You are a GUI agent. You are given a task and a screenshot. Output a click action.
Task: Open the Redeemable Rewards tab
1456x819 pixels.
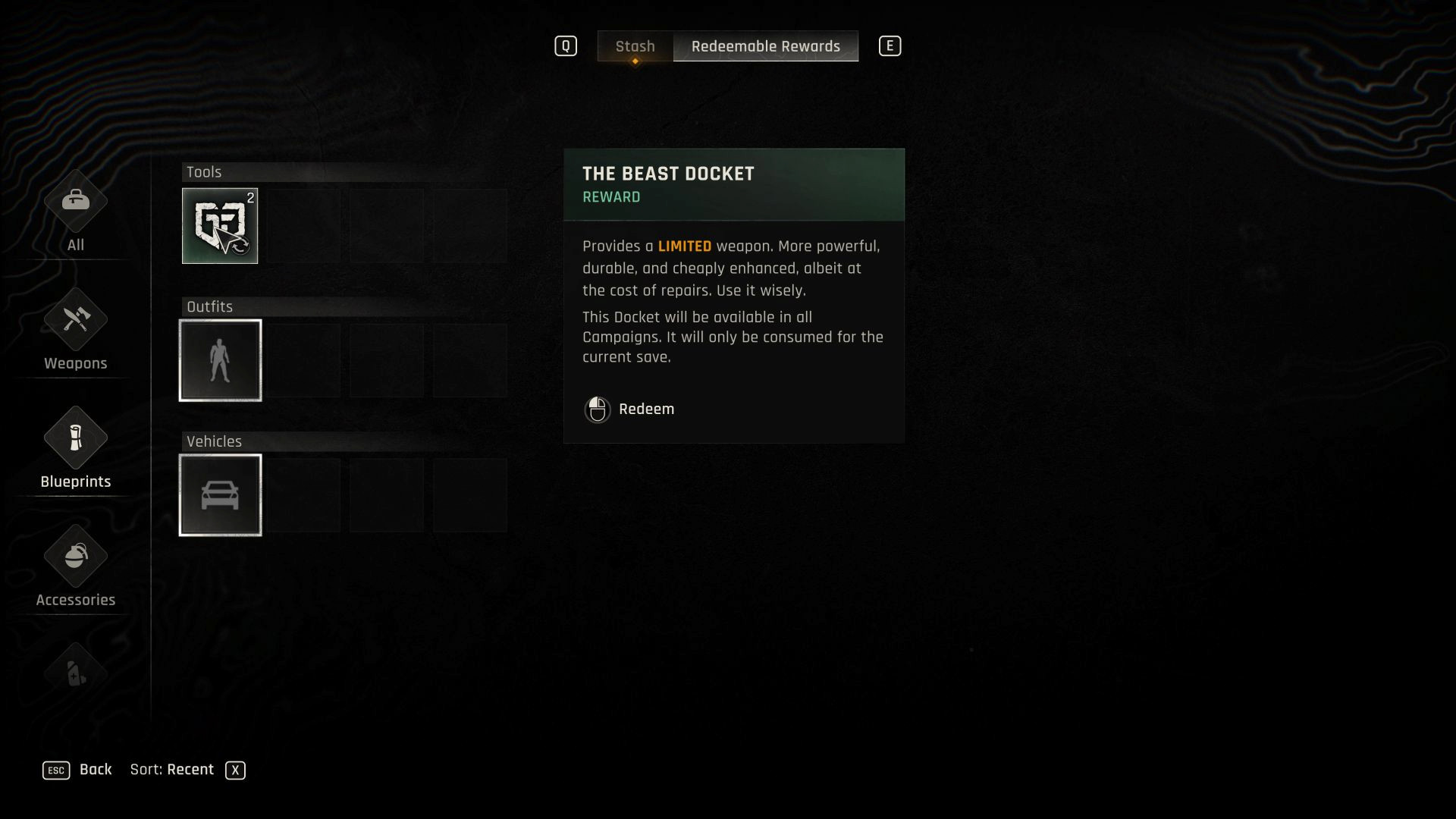(766, 46)
